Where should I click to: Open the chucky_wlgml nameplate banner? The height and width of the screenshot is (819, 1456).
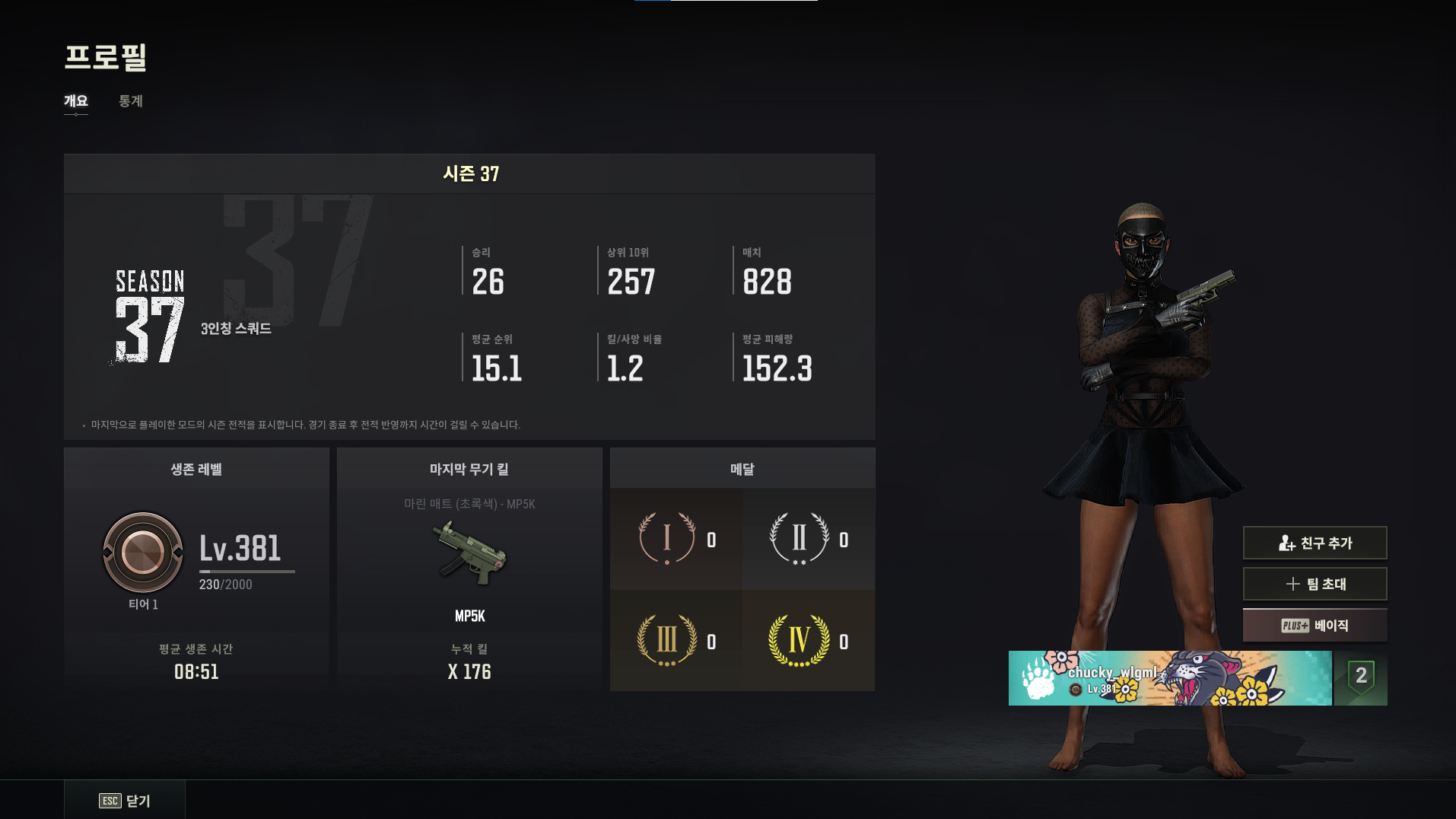click(1169, 677)
